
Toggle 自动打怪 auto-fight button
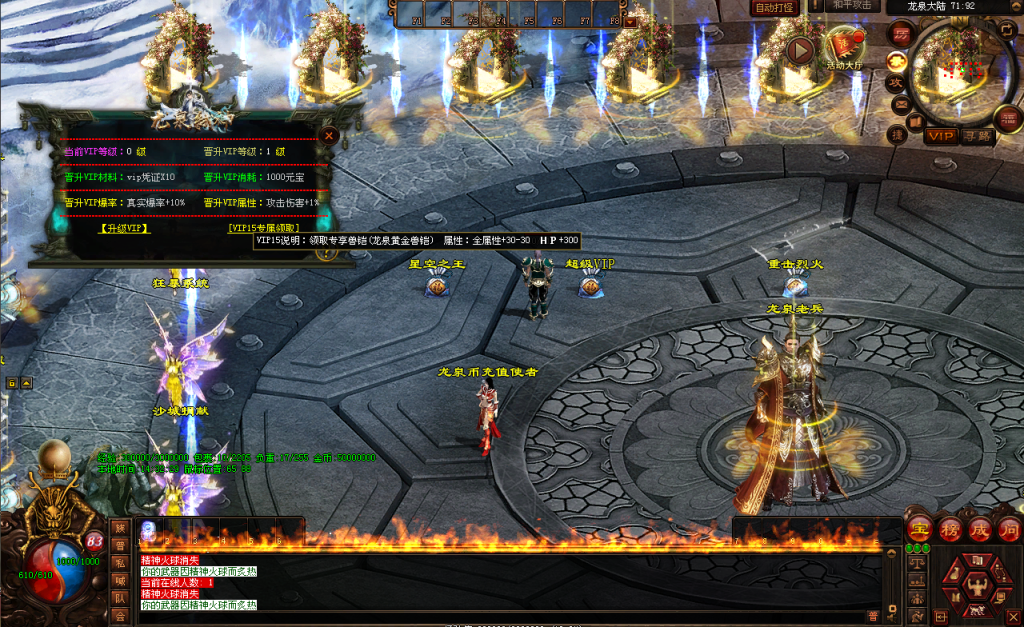pyautogui.click(x=774, y=7)
